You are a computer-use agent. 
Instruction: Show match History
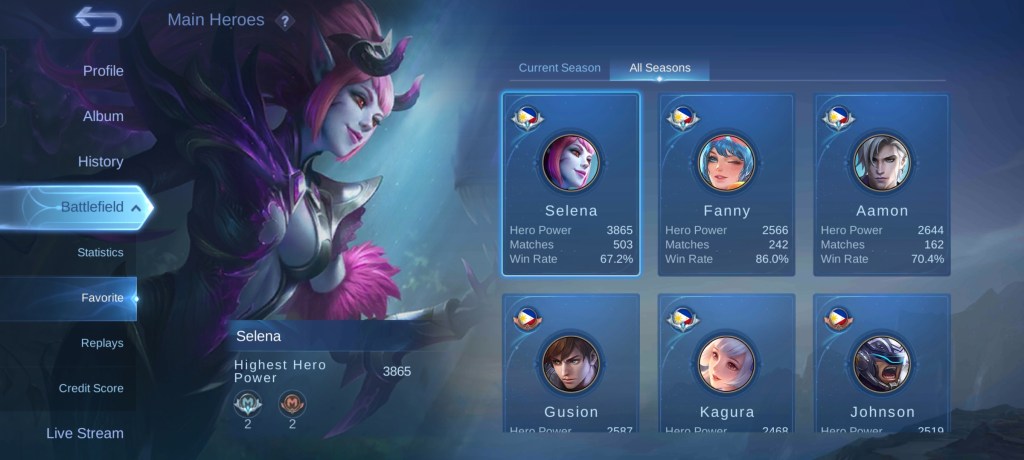tap(100, 161)
